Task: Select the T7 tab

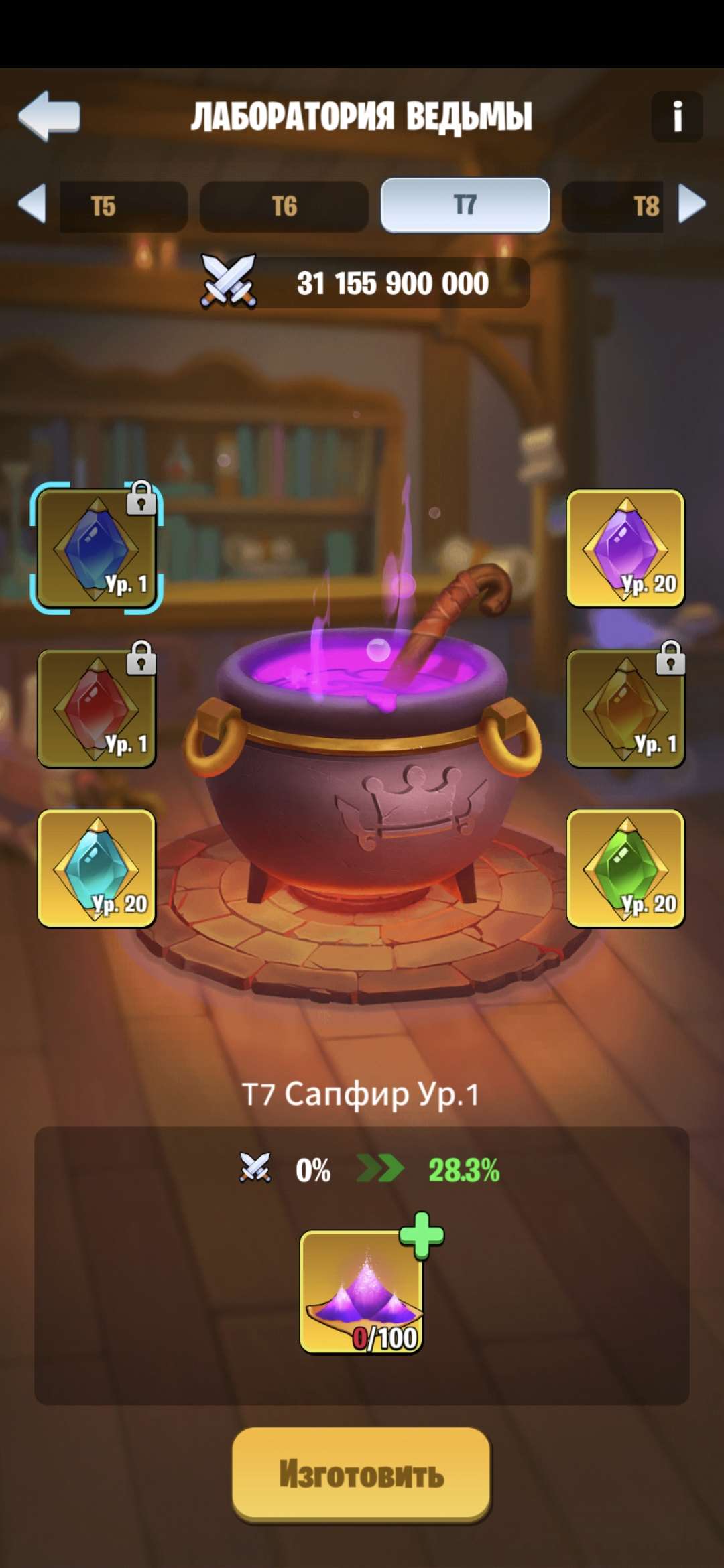Action: tap(465, 205)
